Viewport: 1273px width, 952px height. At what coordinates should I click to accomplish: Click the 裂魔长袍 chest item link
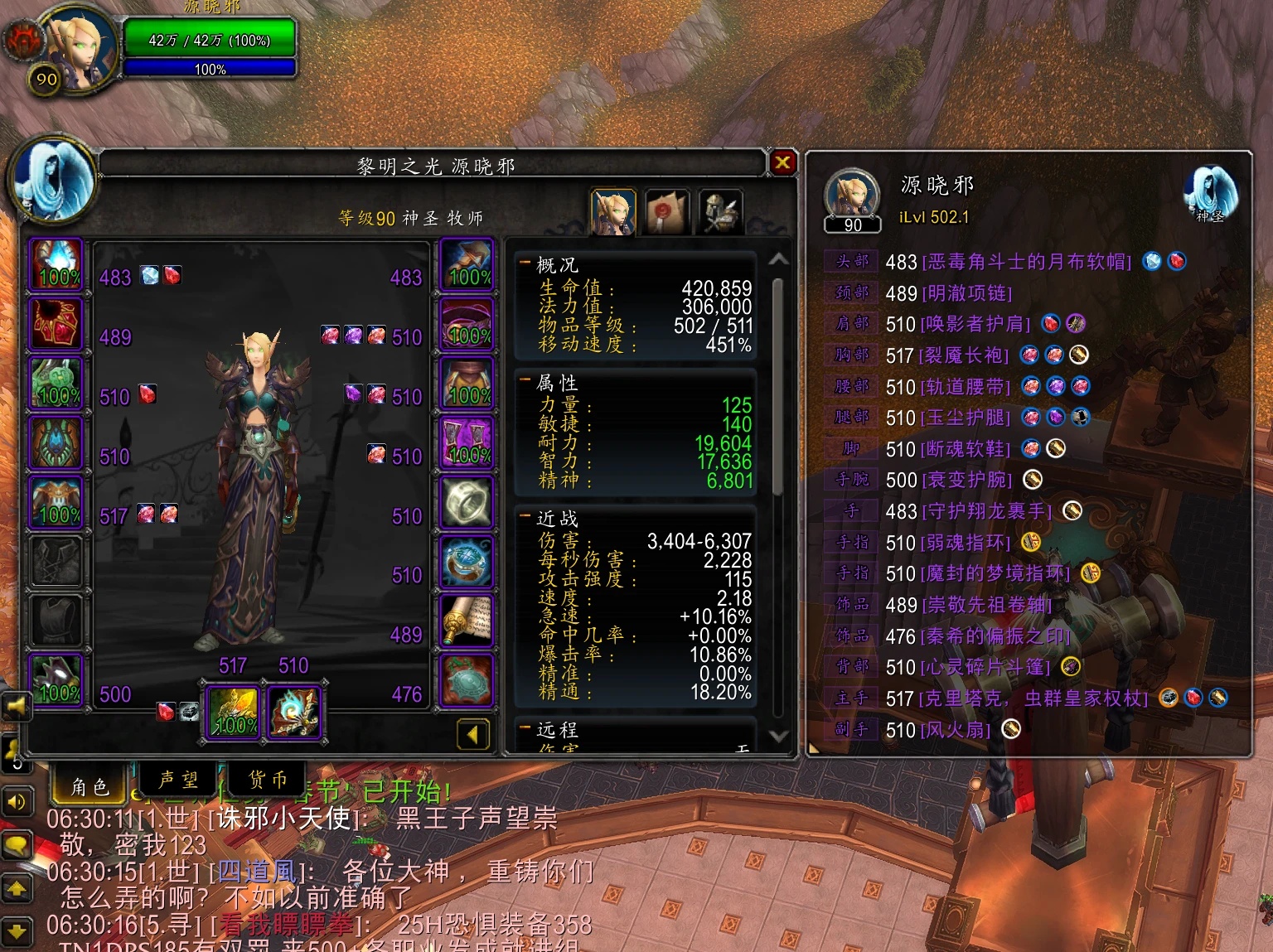tap(966, 356)
